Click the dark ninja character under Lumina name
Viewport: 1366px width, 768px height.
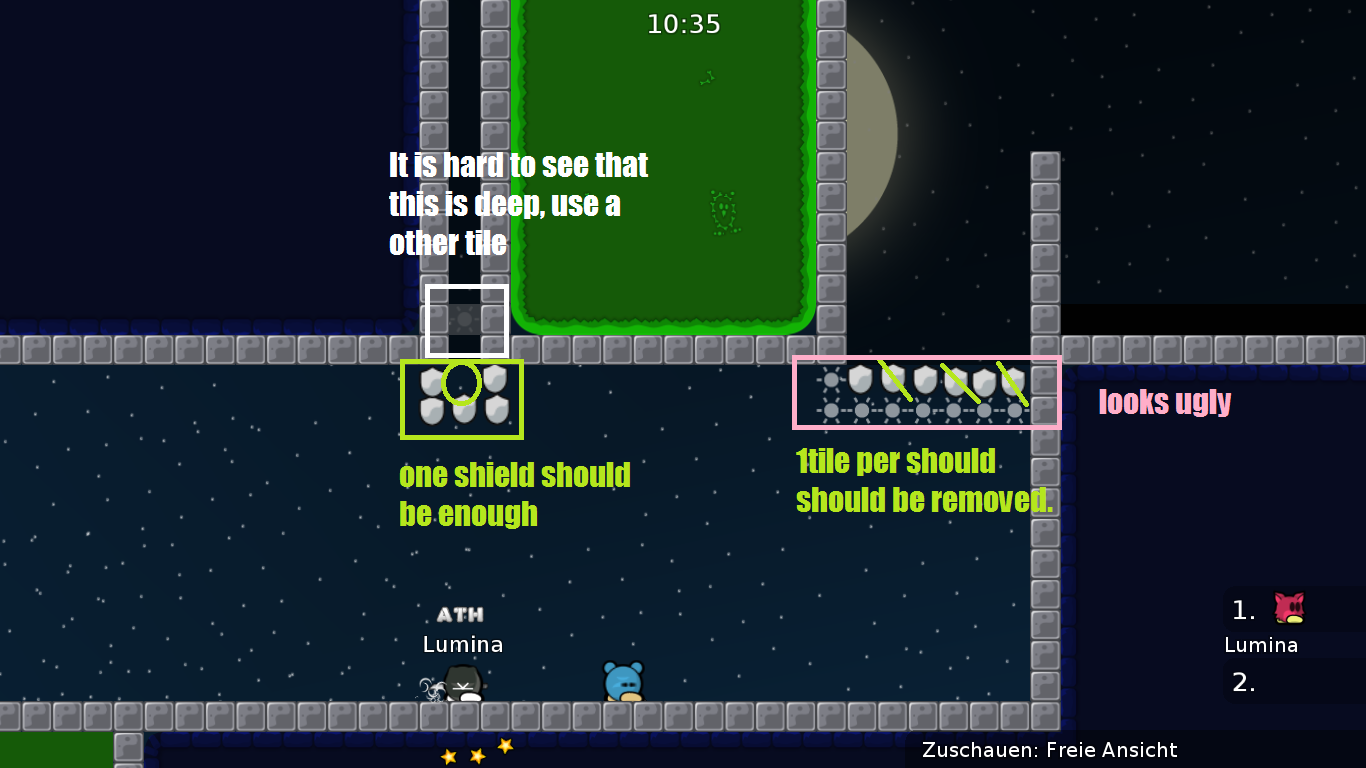click(461, 683)
